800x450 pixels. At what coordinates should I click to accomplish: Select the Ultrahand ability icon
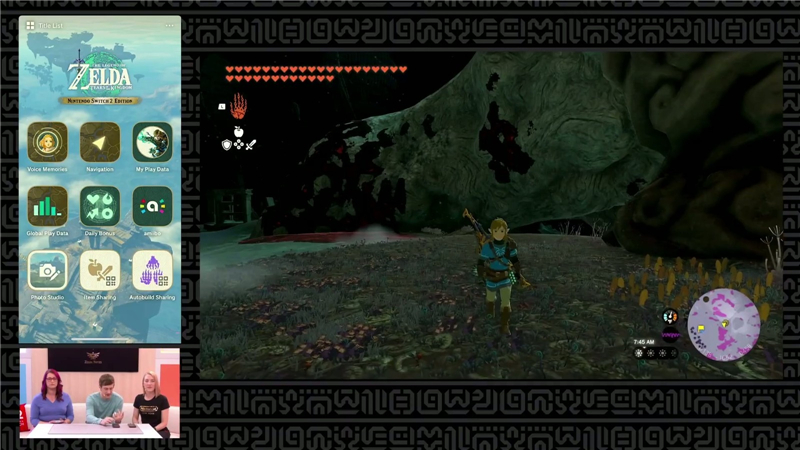(238, 105)
